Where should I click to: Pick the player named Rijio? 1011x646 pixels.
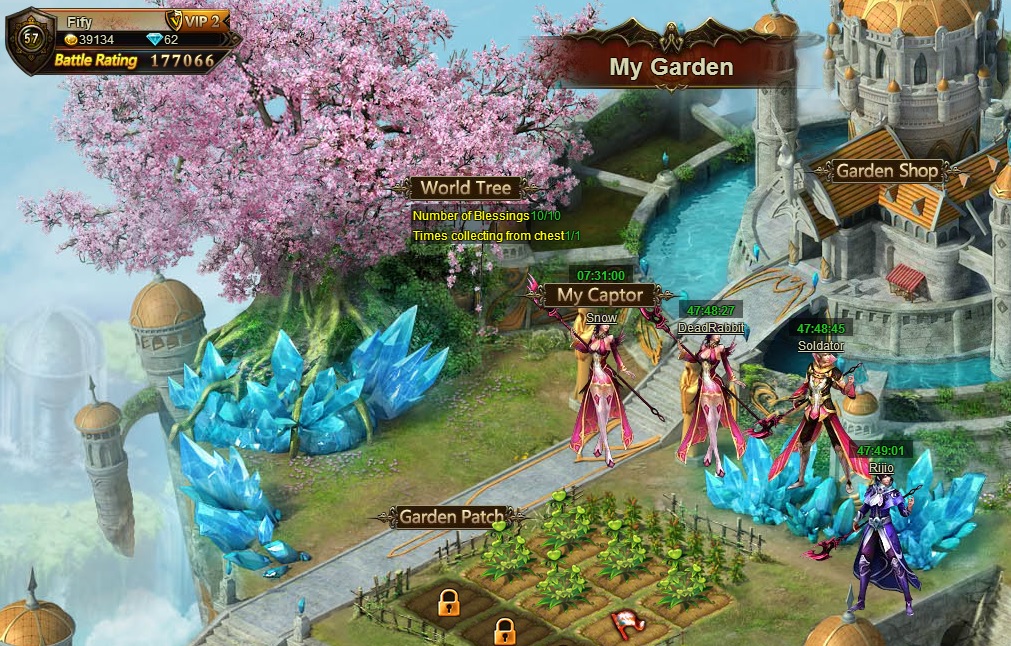tap(881, 467)
